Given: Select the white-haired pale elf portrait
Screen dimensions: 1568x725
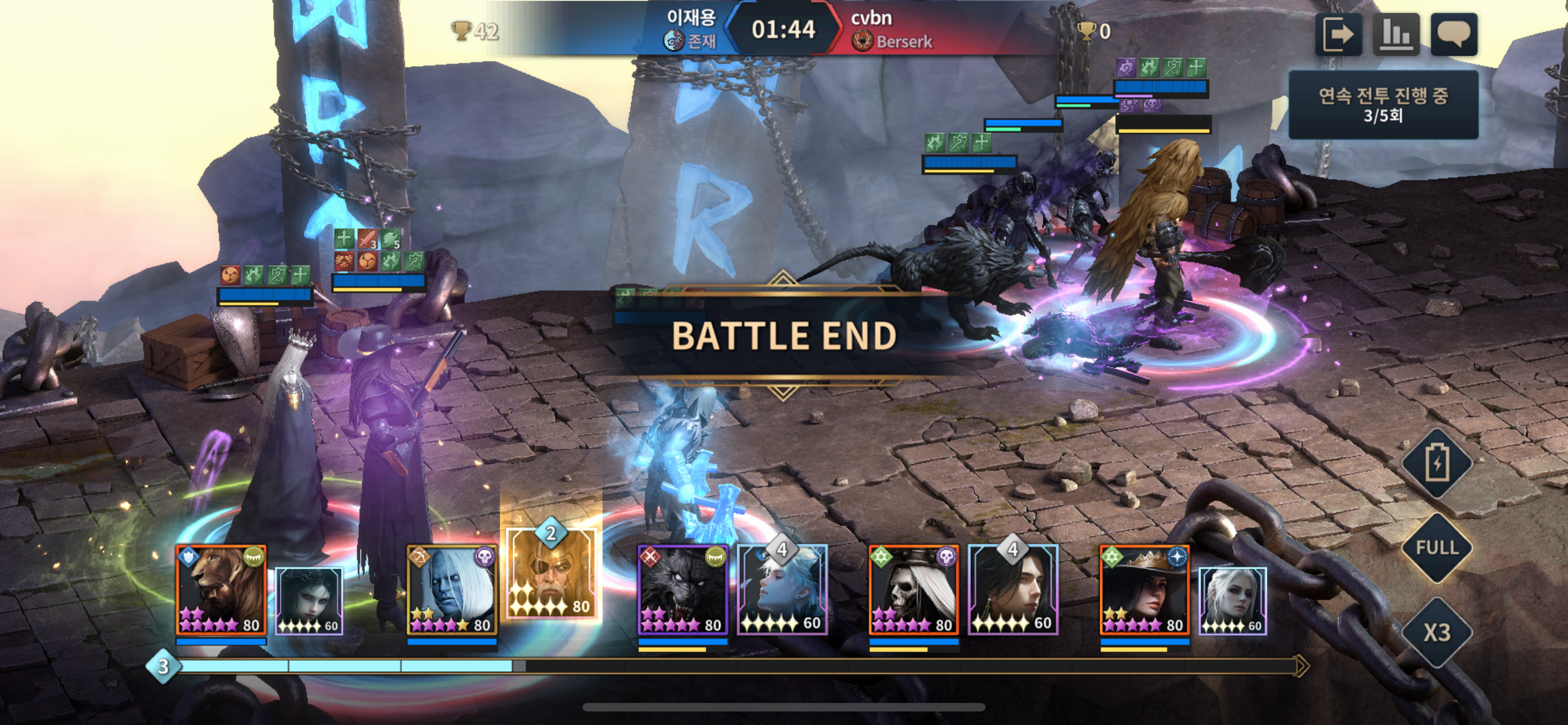Looking at the screenshot, I should (x=452, y=590).
